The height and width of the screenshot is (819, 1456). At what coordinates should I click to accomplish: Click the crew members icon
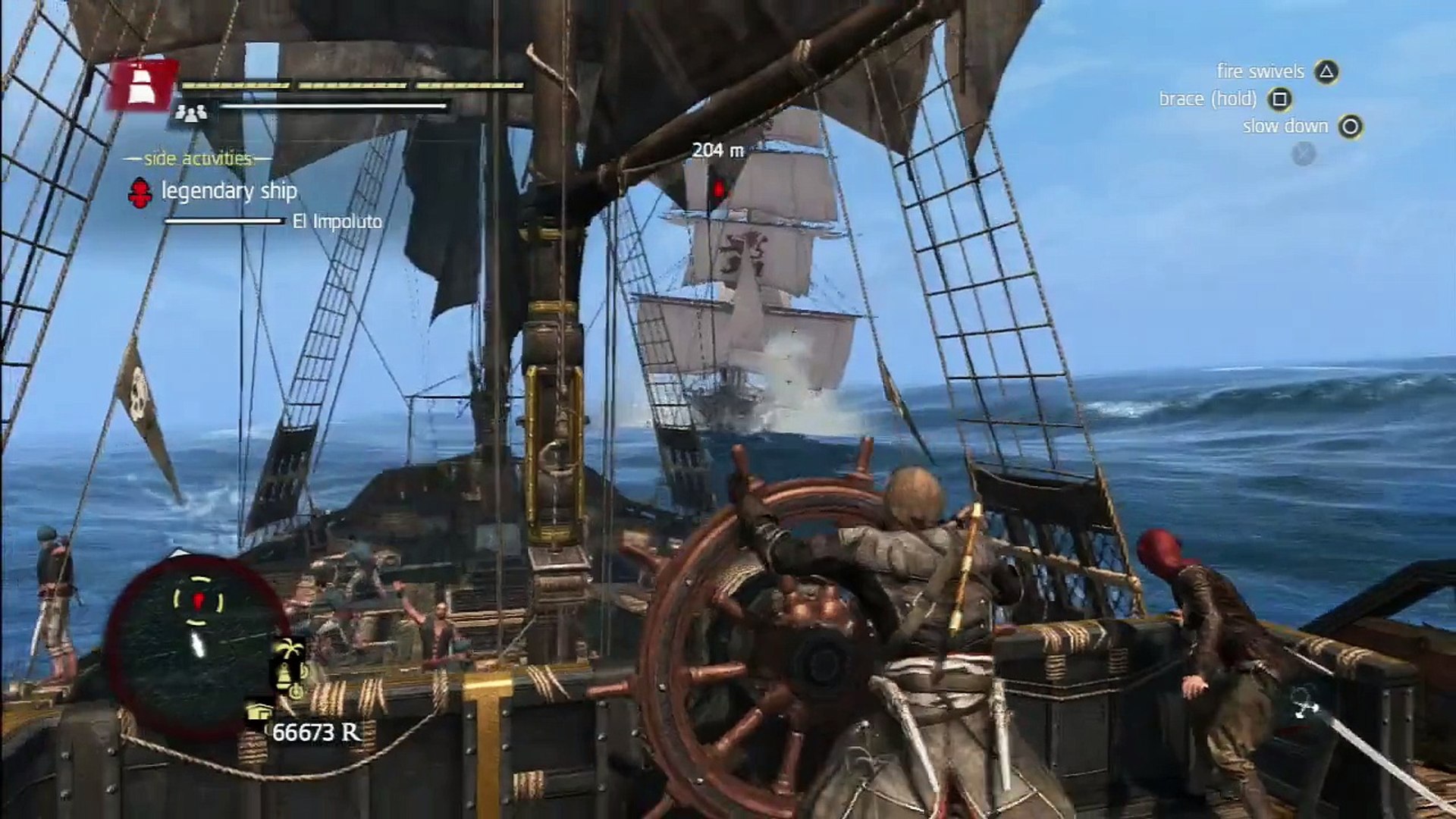191,113
